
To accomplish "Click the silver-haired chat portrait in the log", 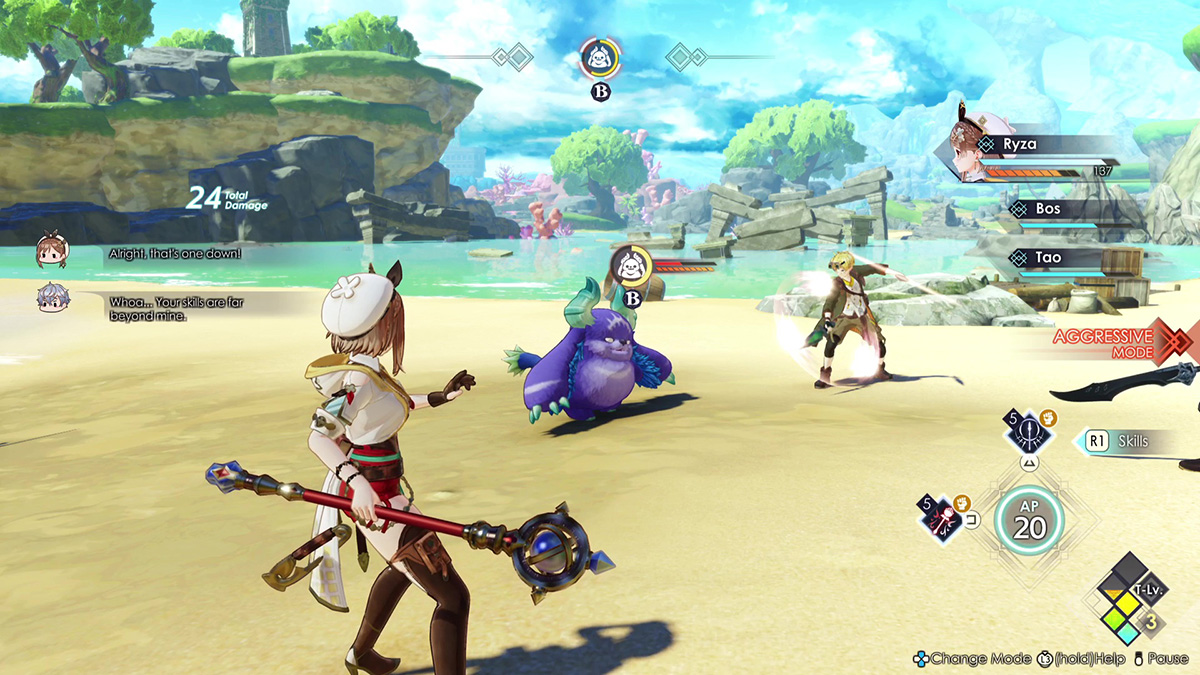I will pos(51,297).
